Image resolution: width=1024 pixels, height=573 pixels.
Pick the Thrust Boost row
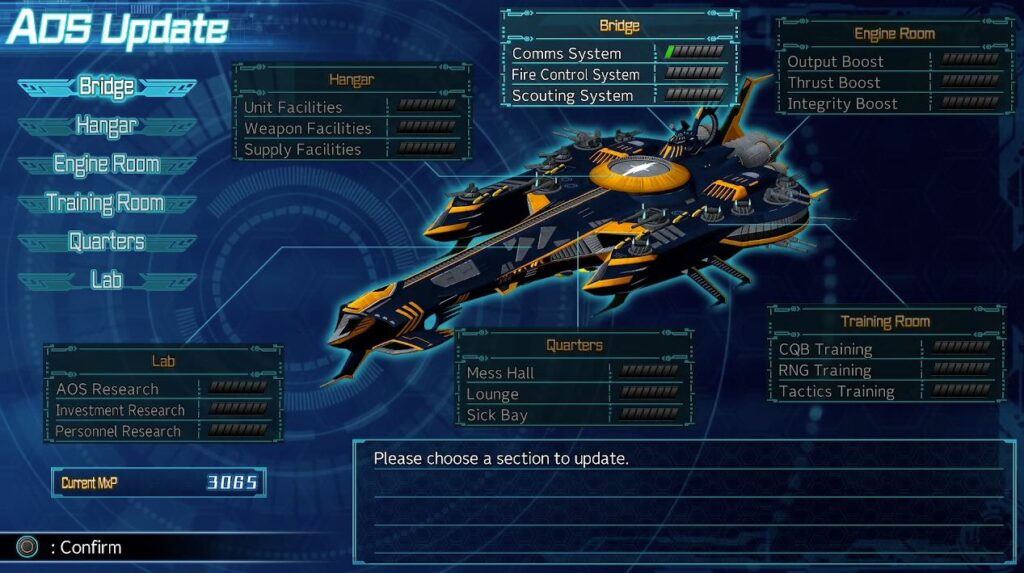pyautogui.click(x=890, y=82)
